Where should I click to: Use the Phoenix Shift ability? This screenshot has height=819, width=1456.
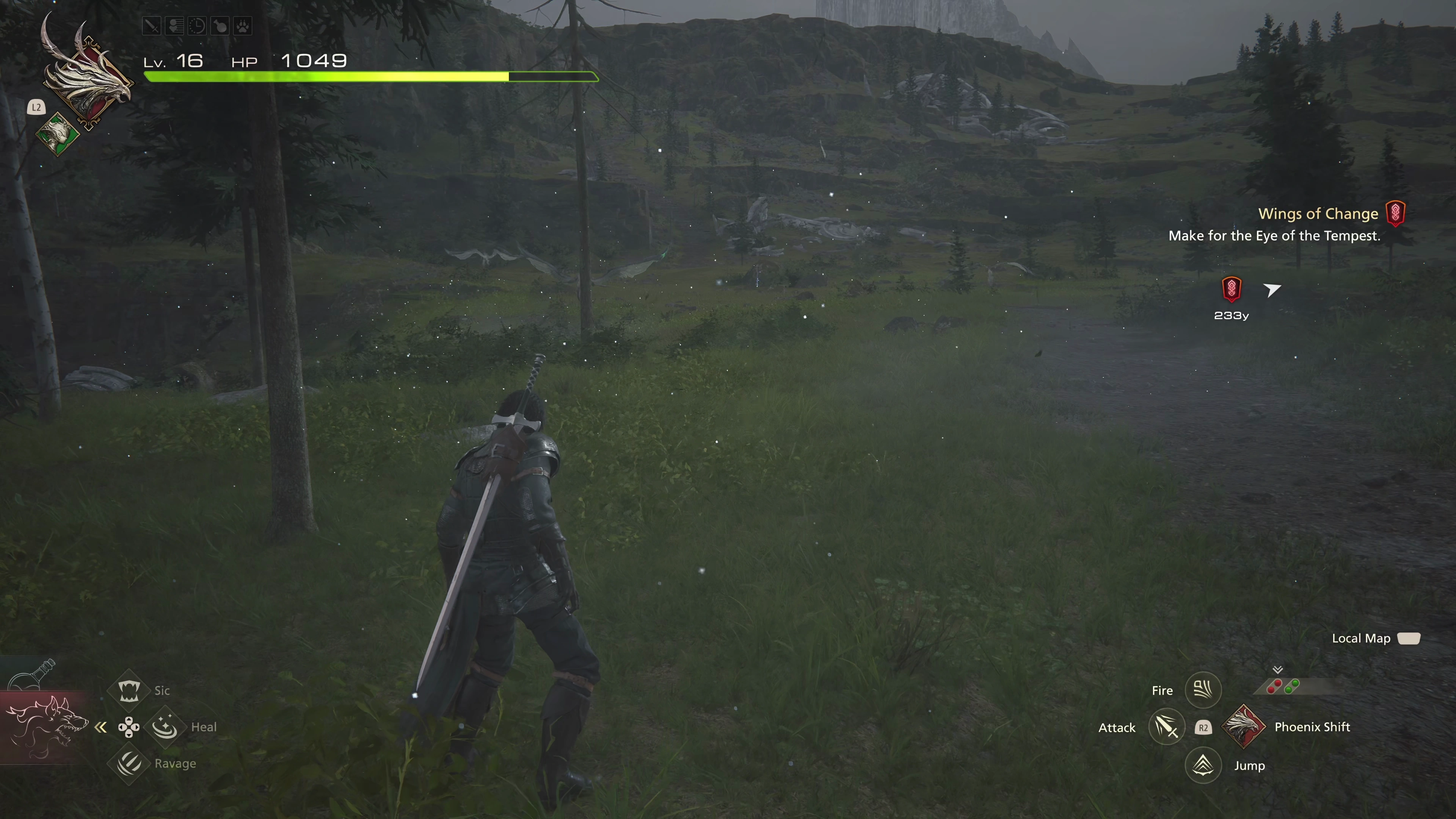(1244, 727)
